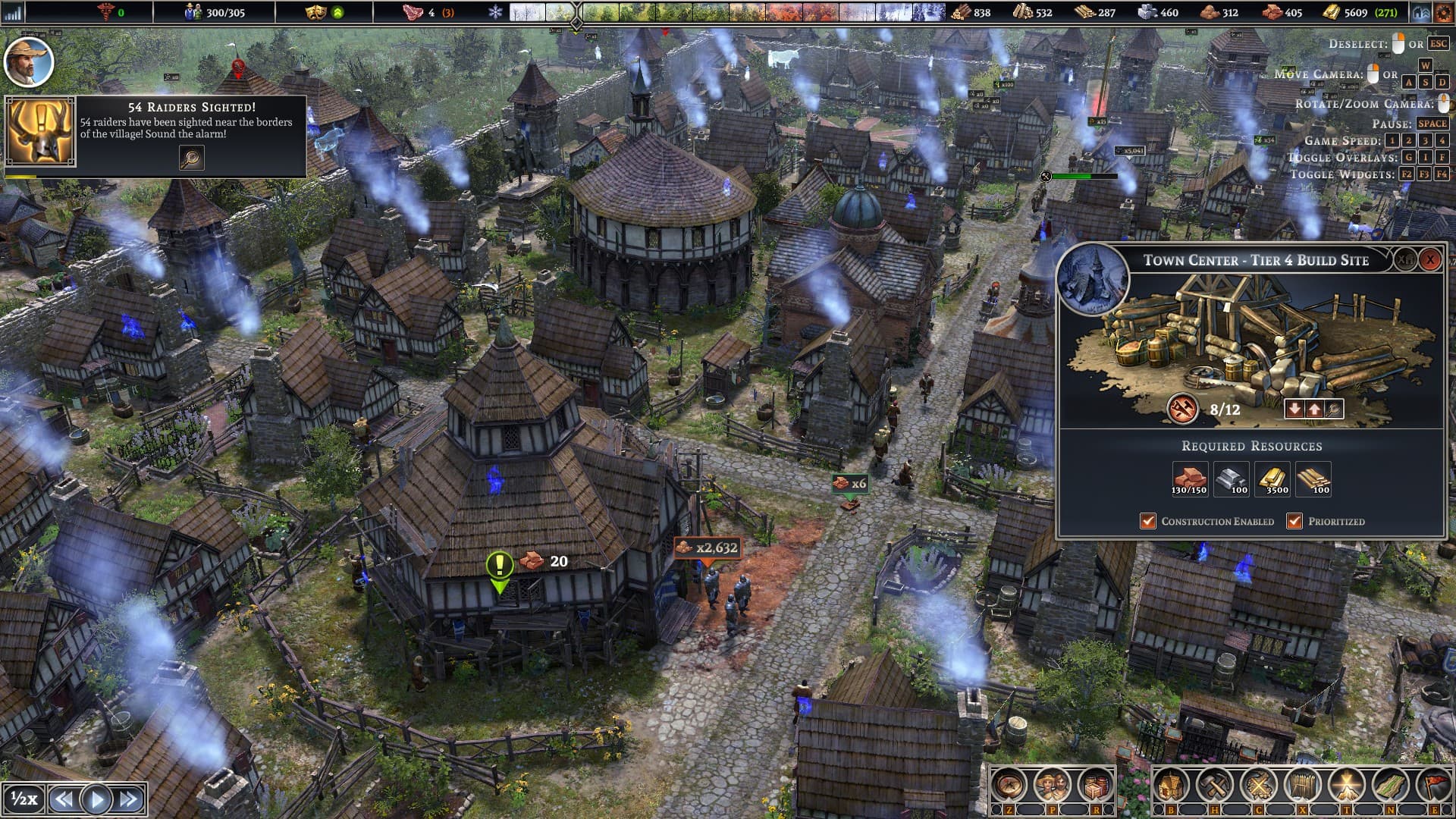Decrease assigned builders with the down arrow
The height and width of the screenshot is (819, 1456).
[1293, 408]
